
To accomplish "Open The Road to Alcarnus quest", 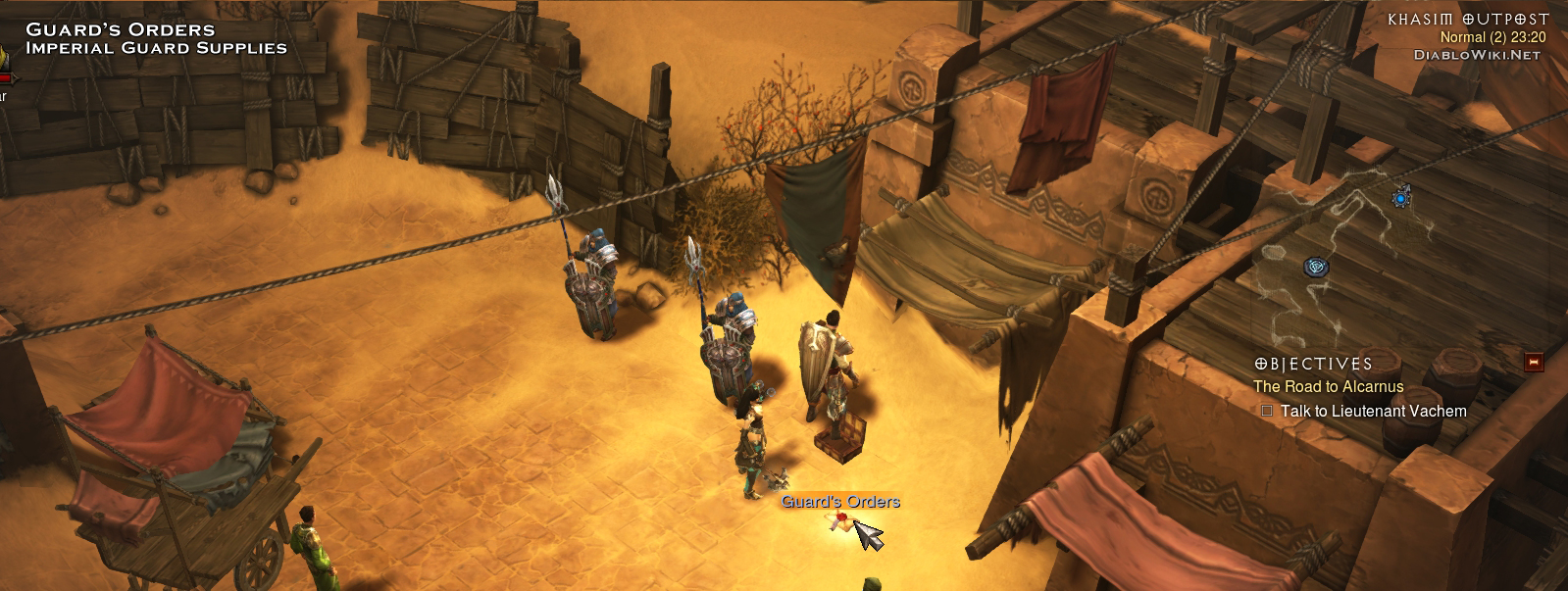I will coord(1328,387).
